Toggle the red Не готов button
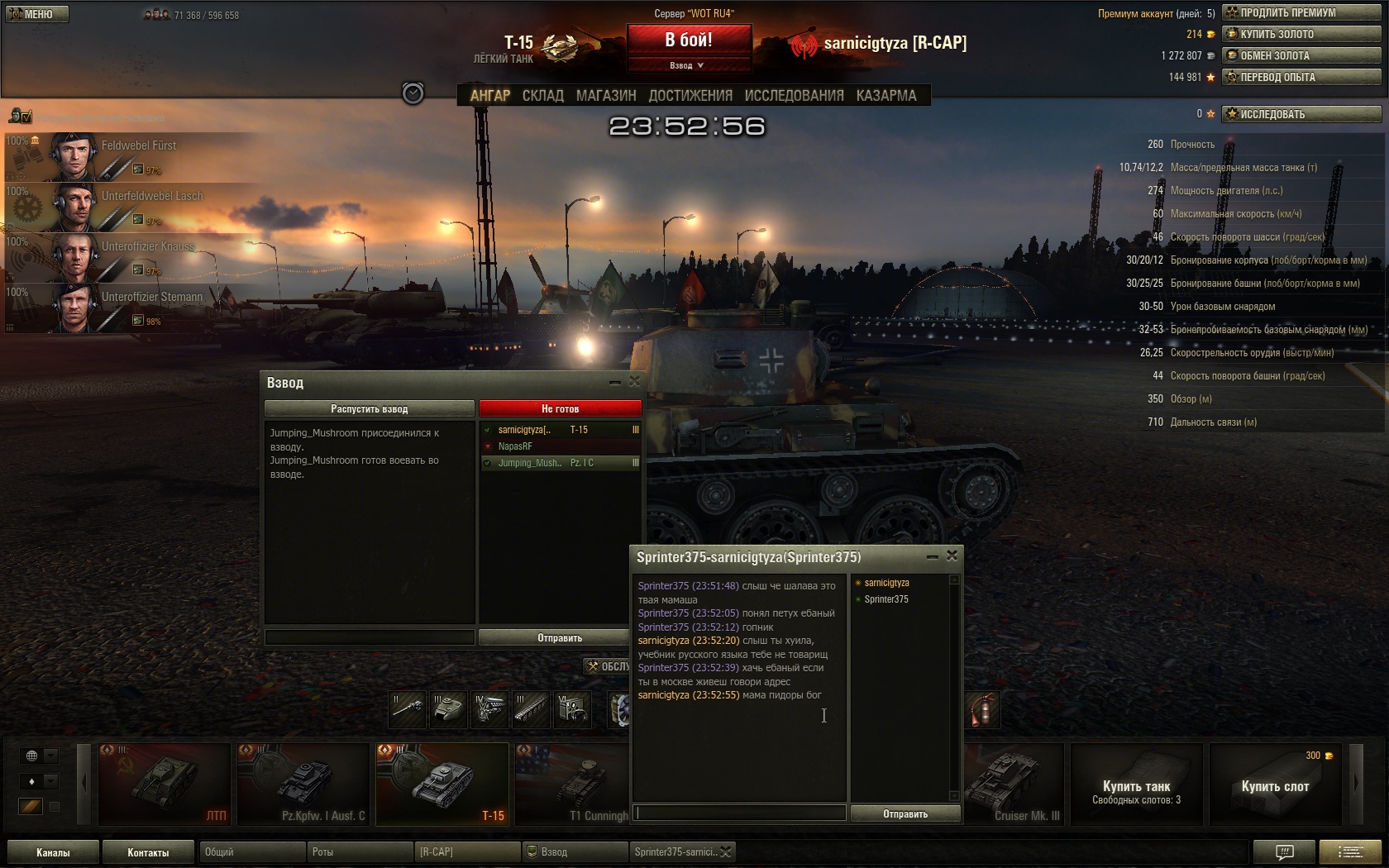 (x=560, y=408)
